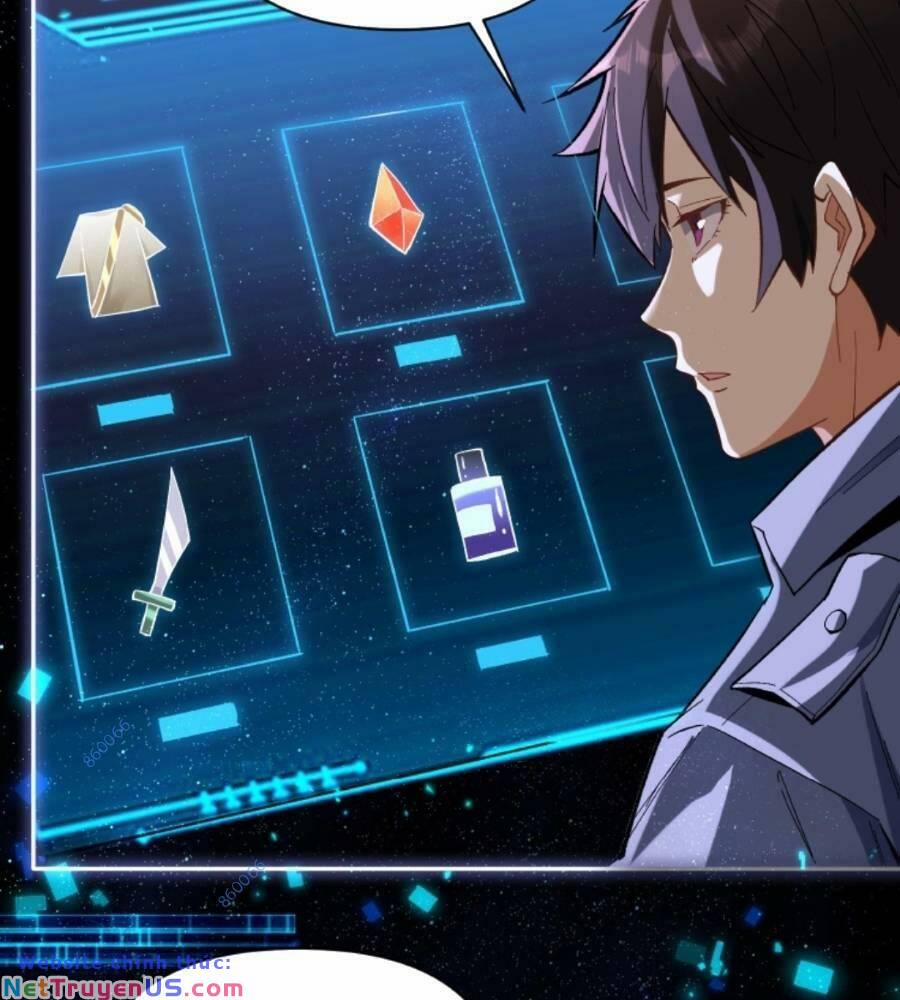
Task: Select the blue potion bottle slot
Action: coord(485,505)
